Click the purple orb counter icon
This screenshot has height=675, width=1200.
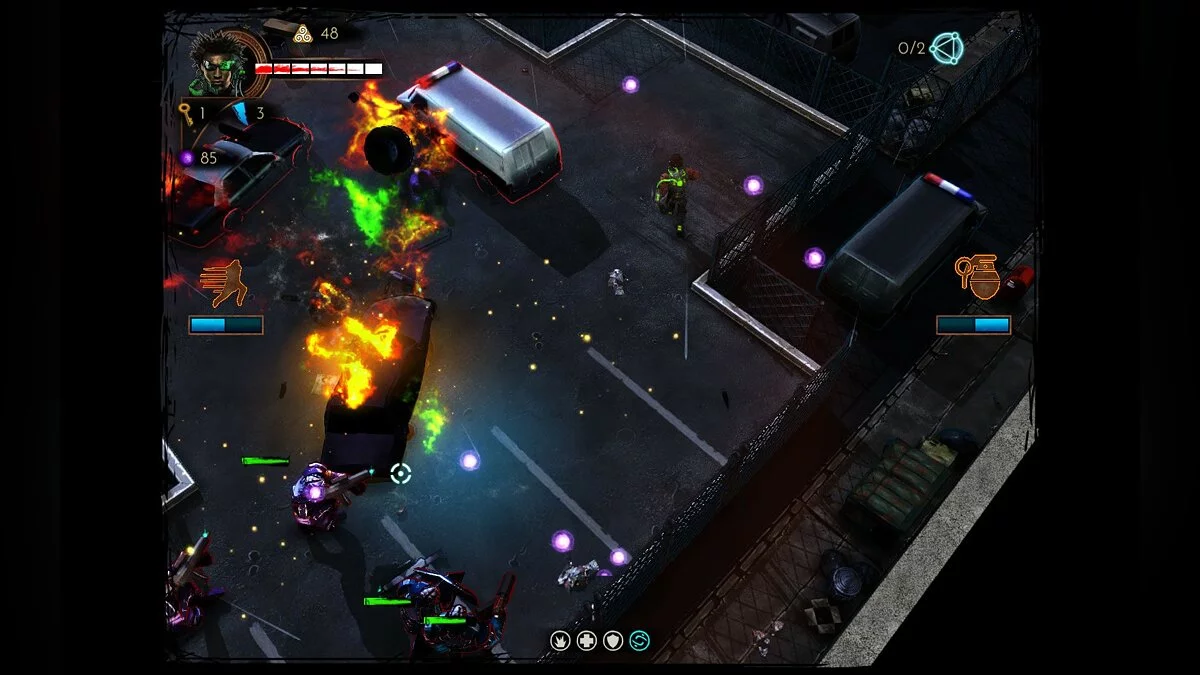click(x=186, y=158)
